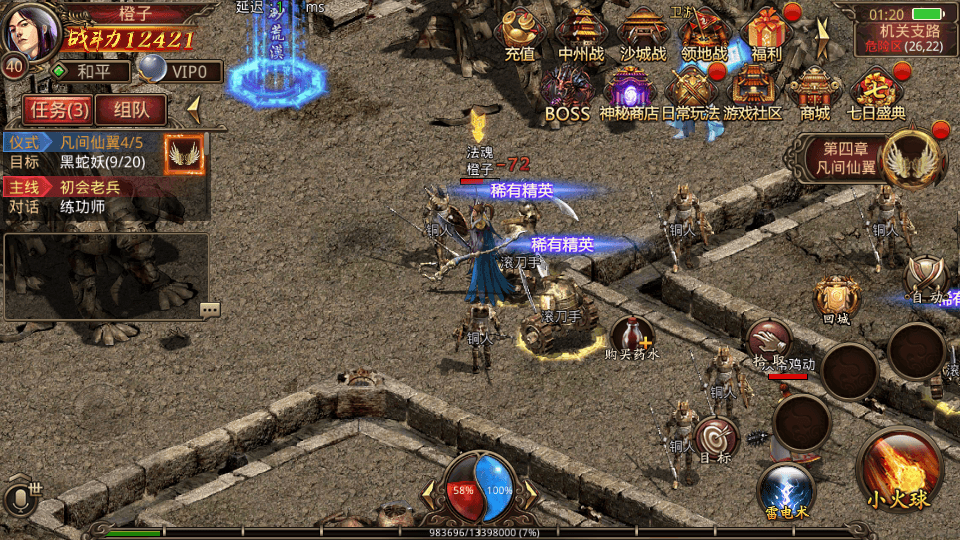Open the 商城 store

(815, 93)
